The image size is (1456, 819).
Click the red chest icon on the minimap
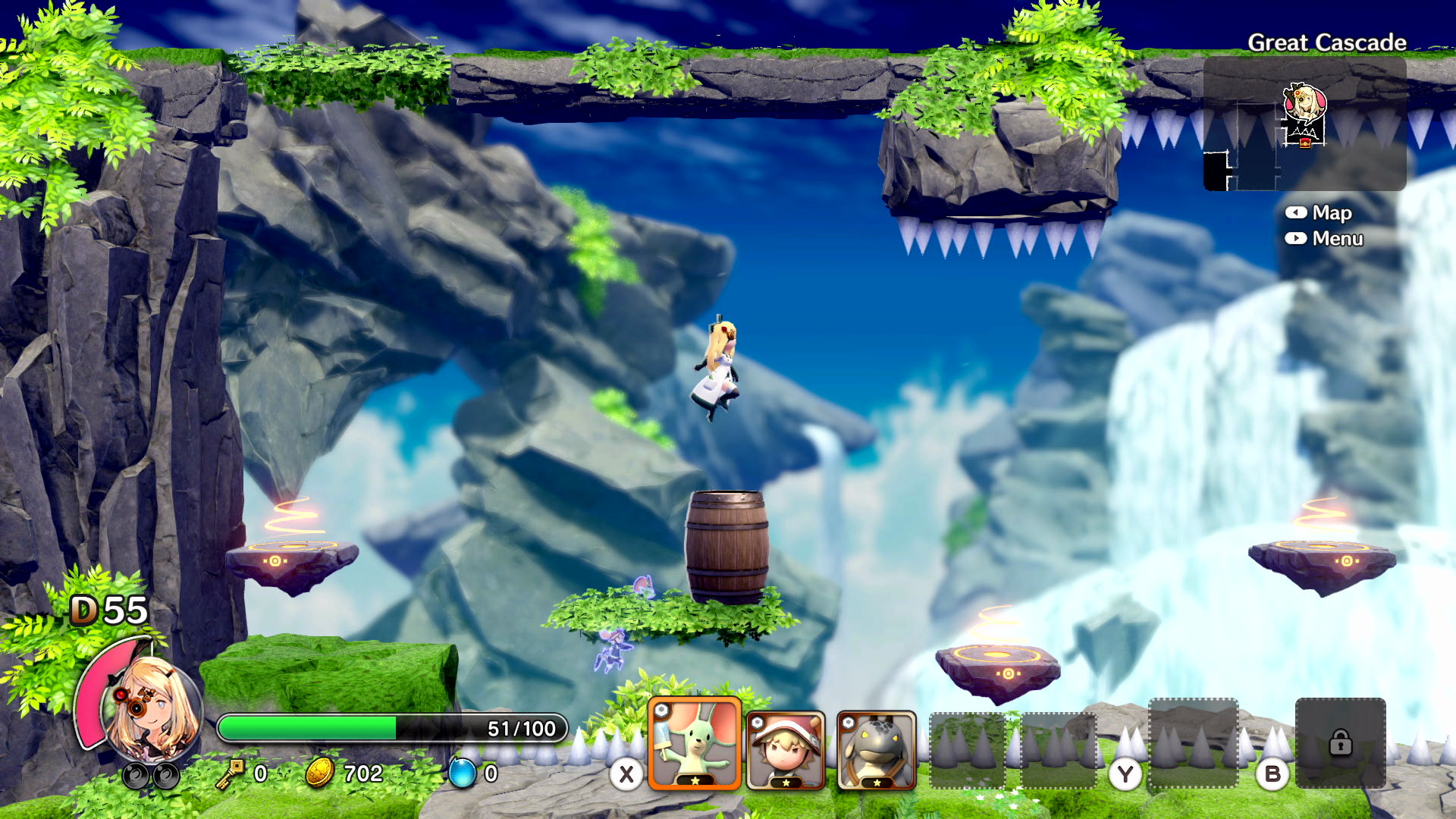click(x=1305, y=143)
